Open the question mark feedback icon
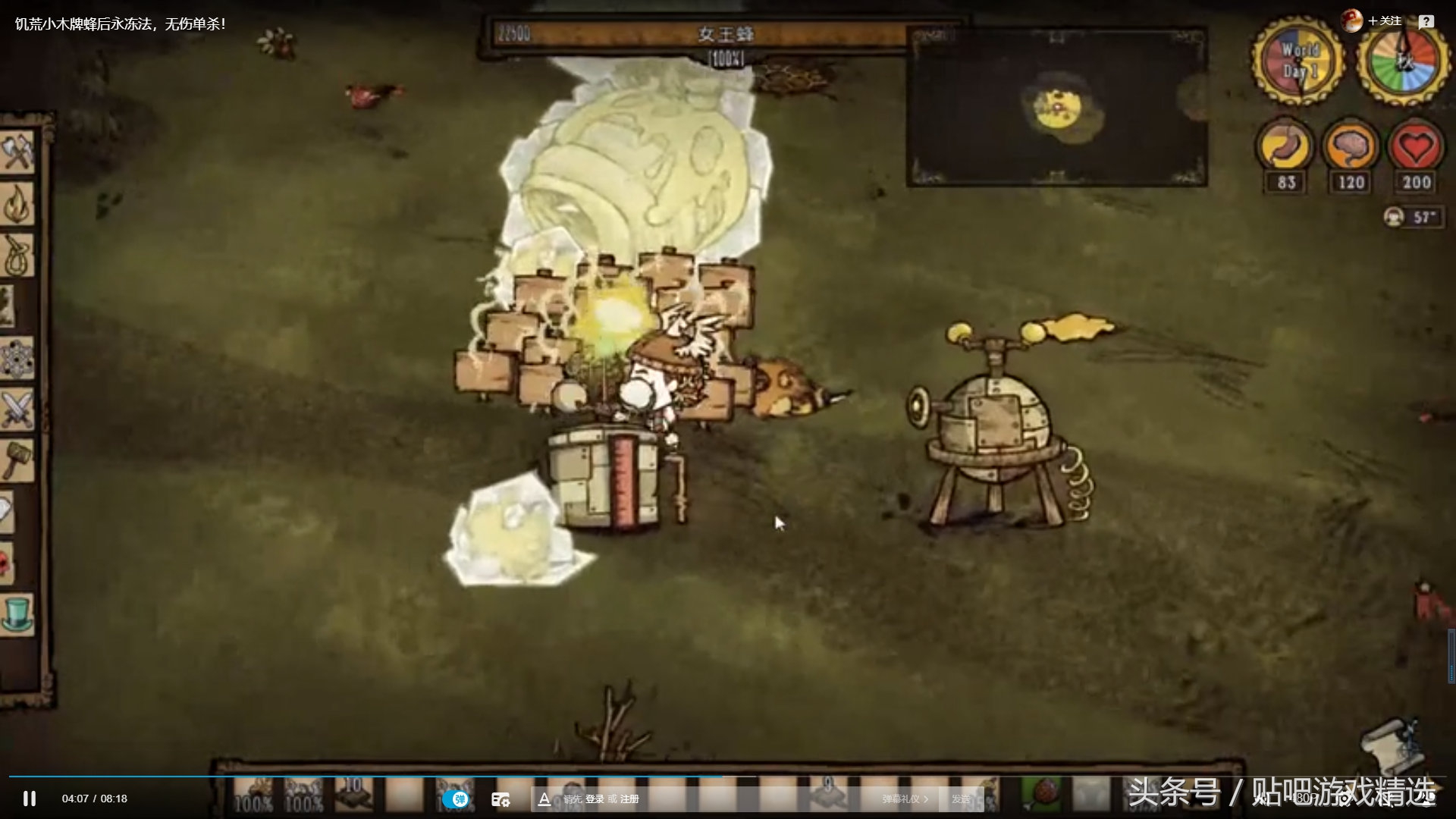The image size is (1456, 819). [x=1426, y=21]
